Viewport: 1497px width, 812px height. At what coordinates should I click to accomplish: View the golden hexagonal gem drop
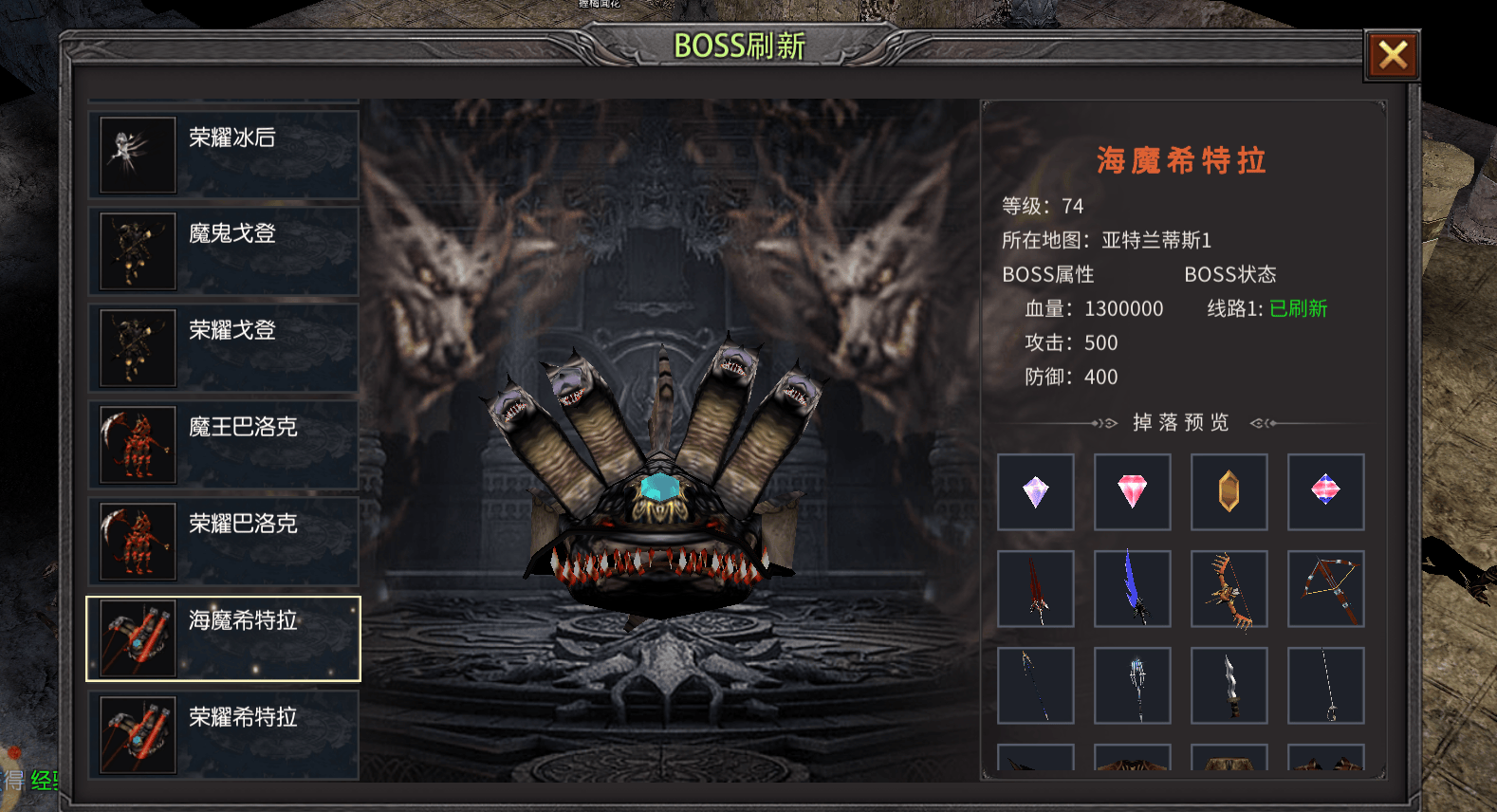click(x=1229, y=491)
